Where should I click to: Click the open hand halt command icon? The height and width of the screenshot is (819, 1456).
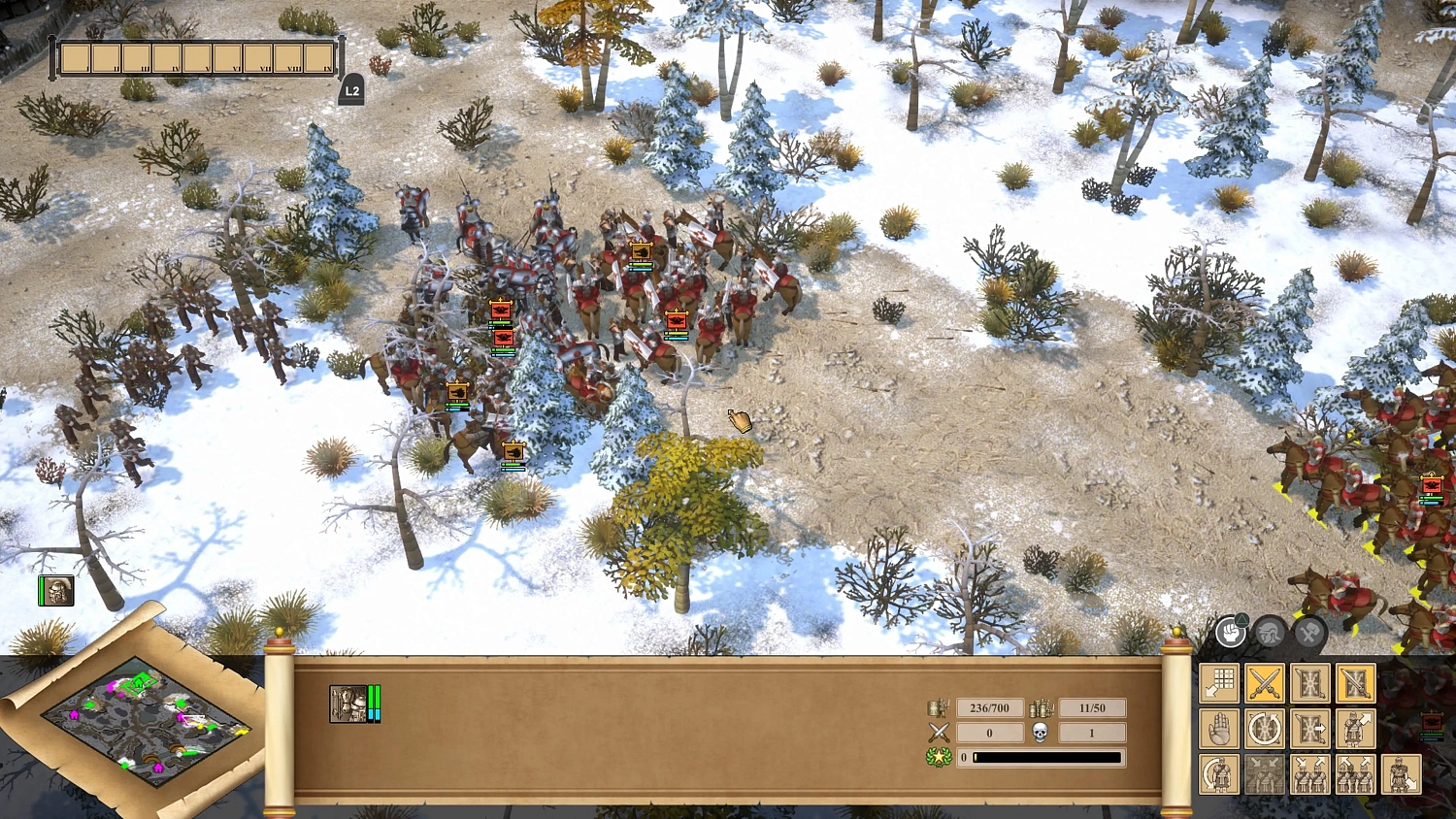coord(1219,729)
